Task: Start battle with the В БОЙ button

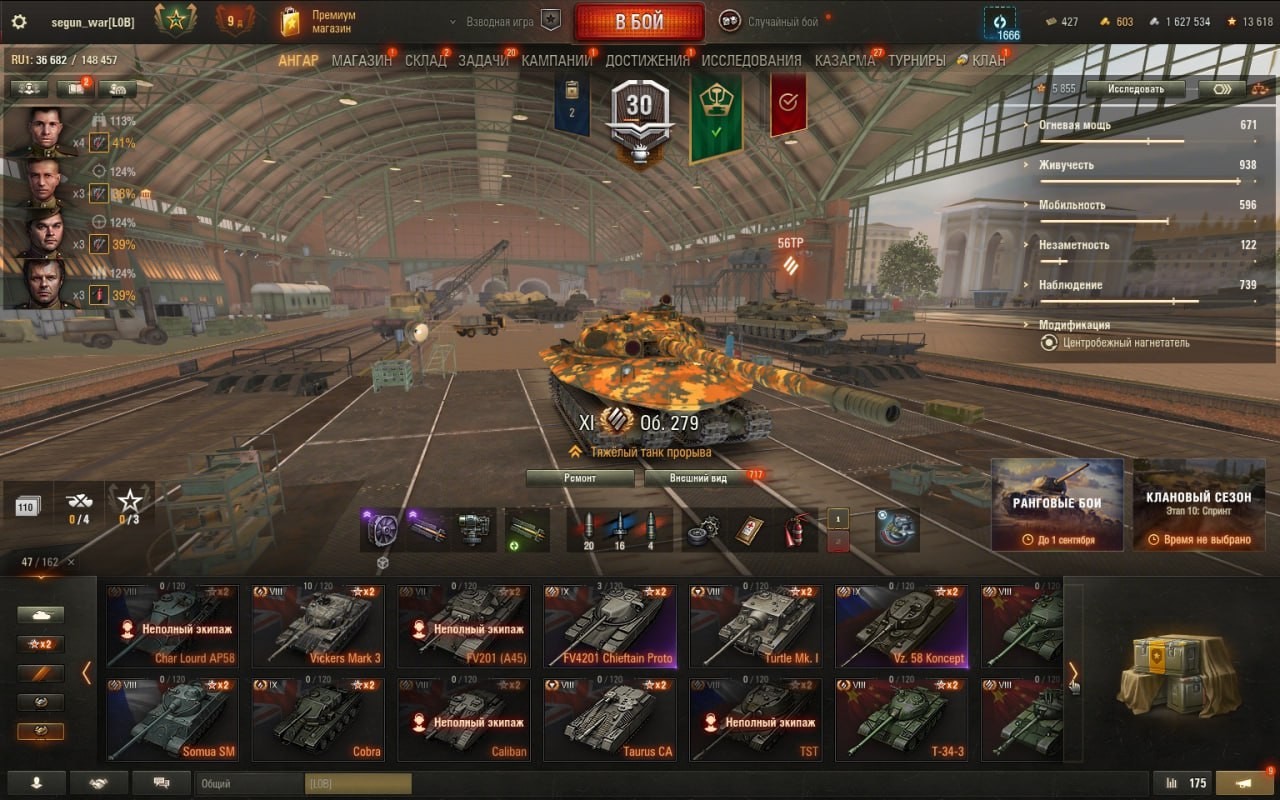Action: (639, 22)
